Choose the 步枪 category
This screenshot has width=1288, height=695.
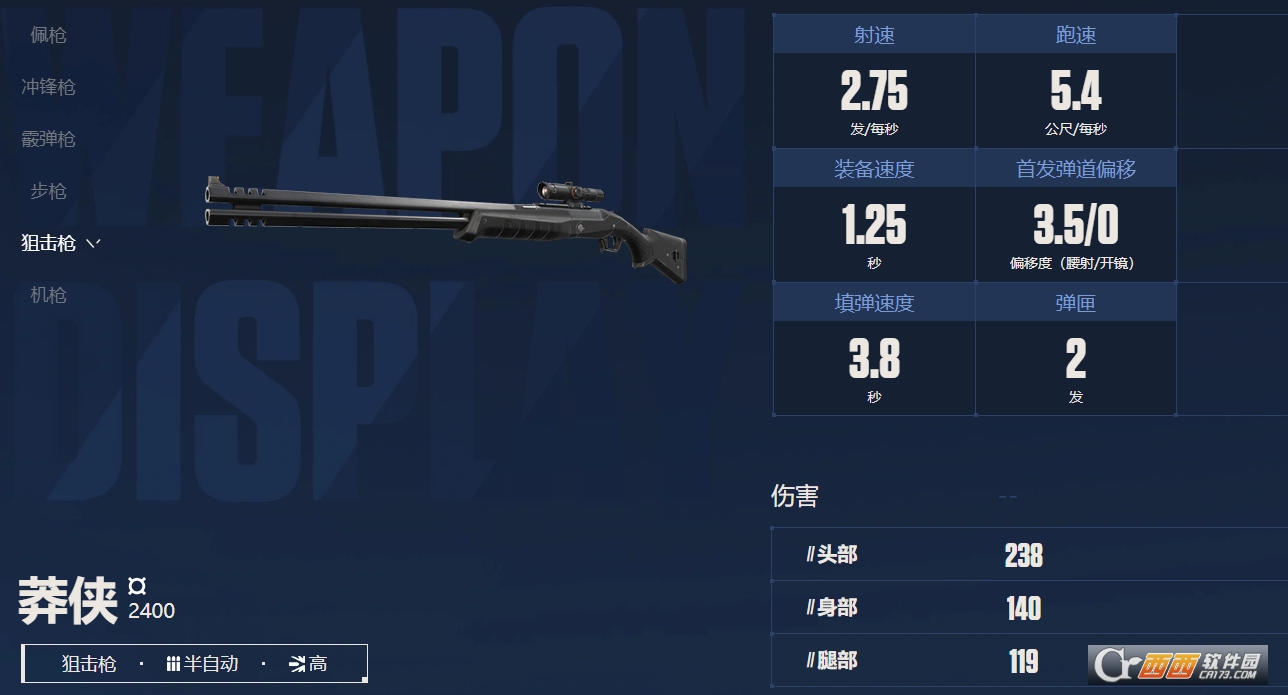click(48, 191)
